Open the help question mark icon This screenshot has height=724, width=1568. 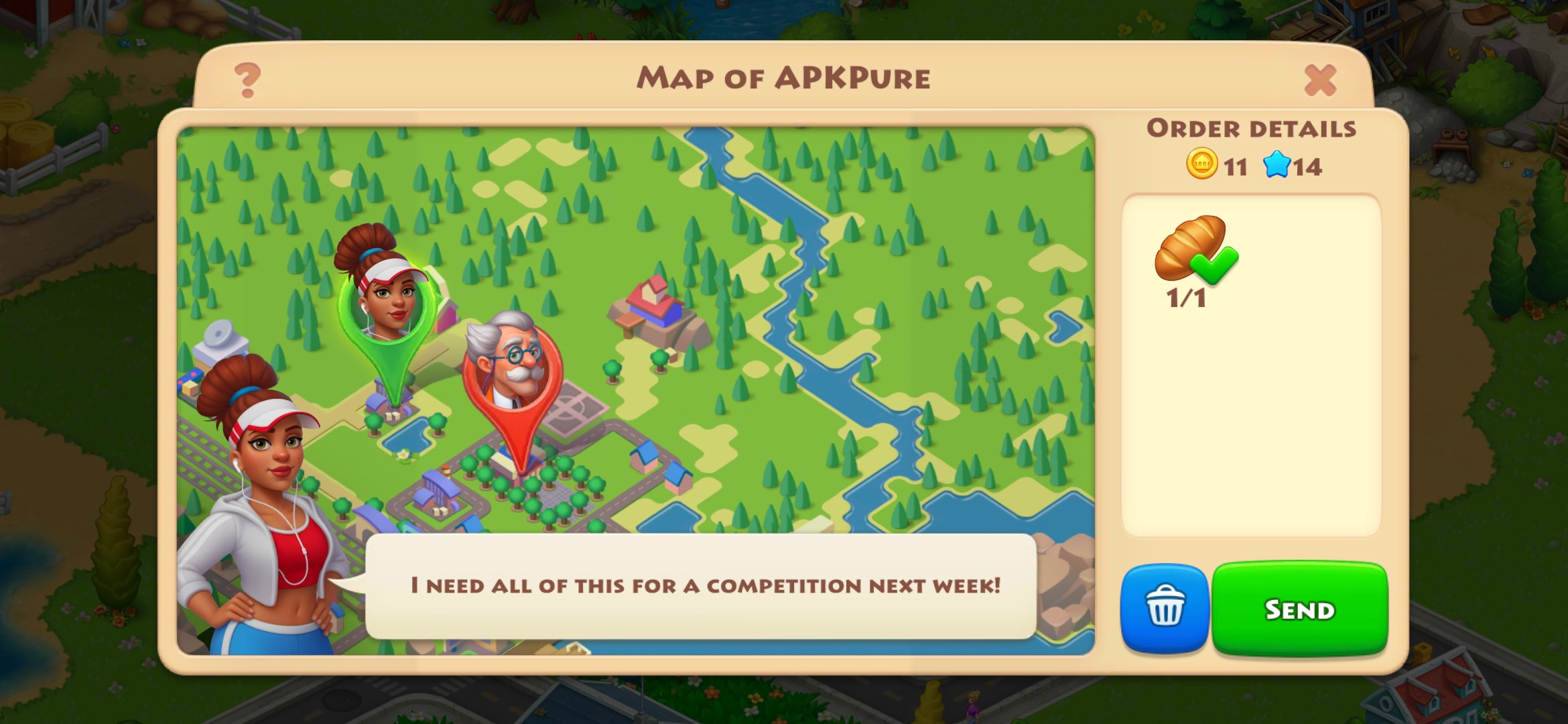pos(247,78)
